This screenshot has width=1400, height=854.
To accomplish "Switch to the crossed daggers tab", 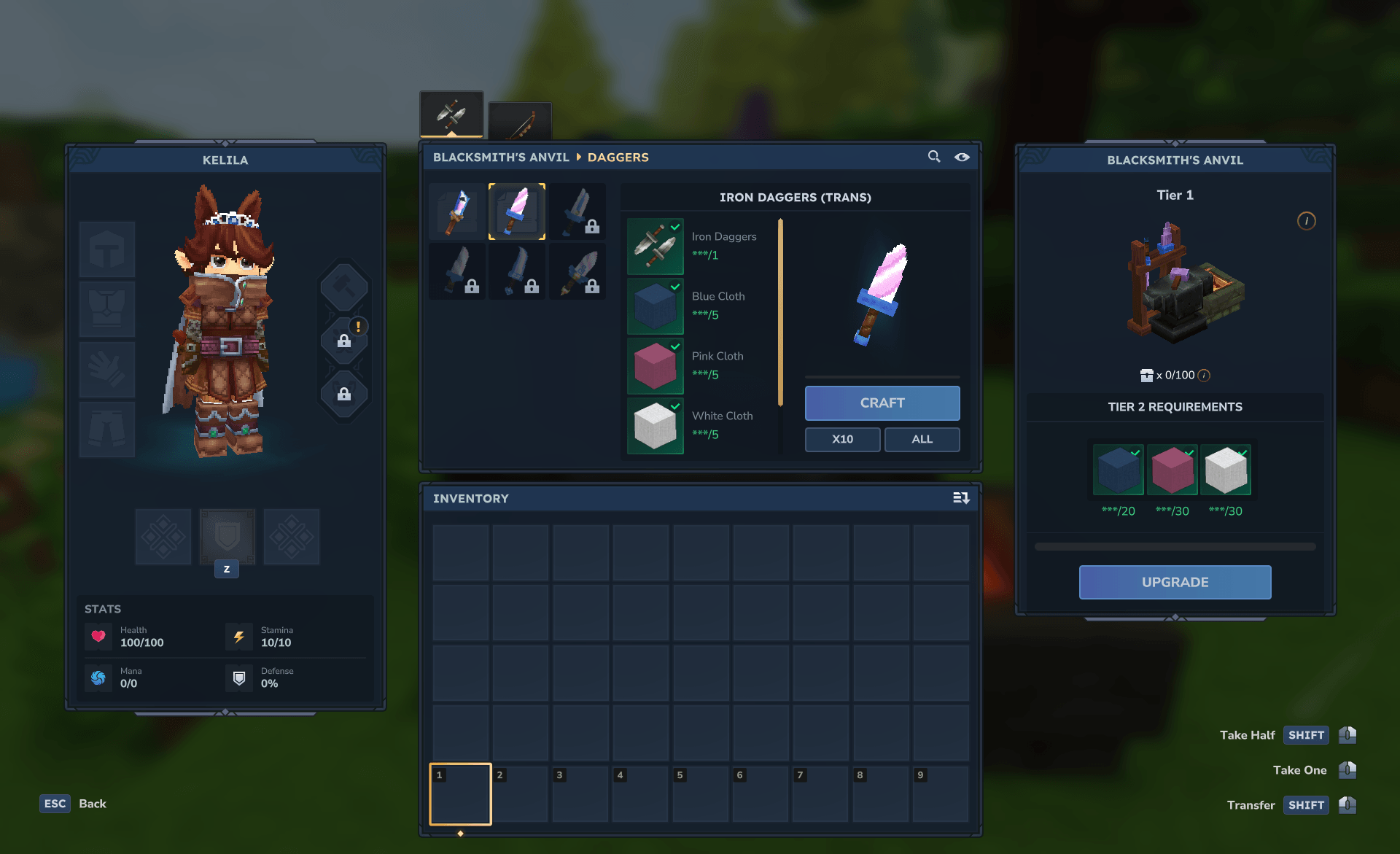I will click(451, 114).
